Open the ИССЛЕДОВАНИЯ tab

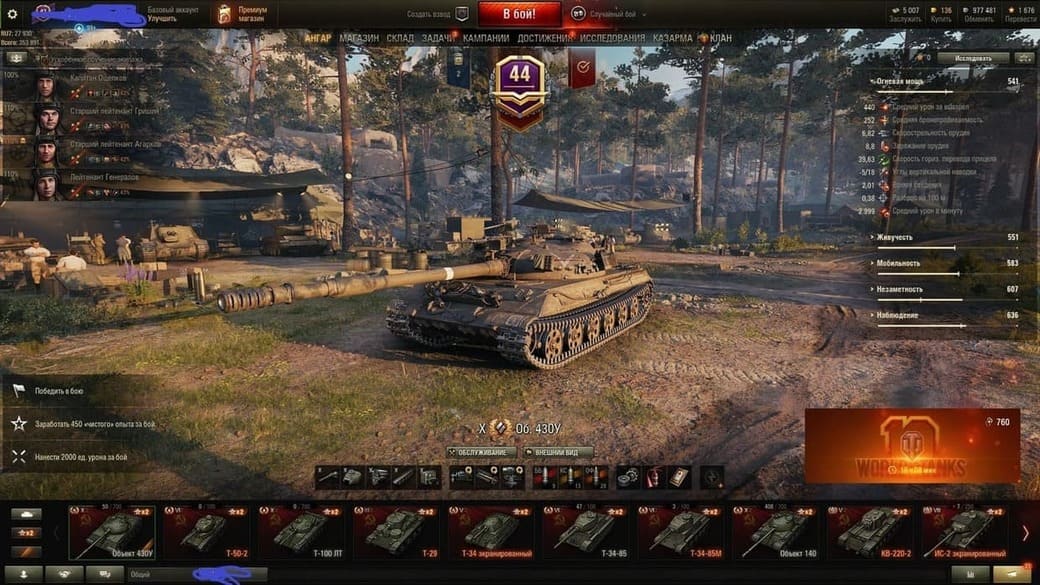click(613, 38)
